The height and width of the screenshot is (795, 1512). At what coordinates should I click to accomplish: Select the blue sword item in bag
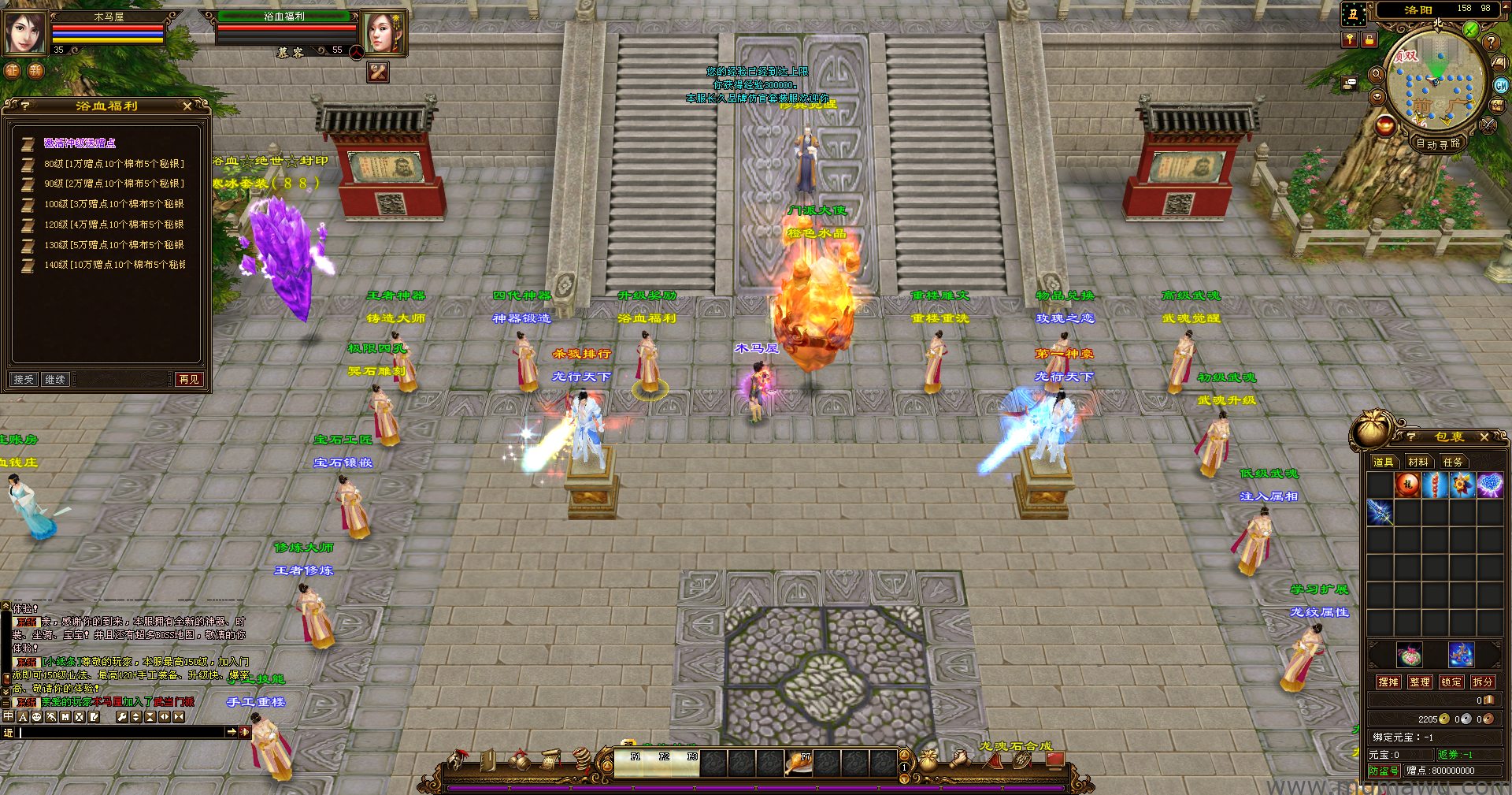[x=1380, y=512]
